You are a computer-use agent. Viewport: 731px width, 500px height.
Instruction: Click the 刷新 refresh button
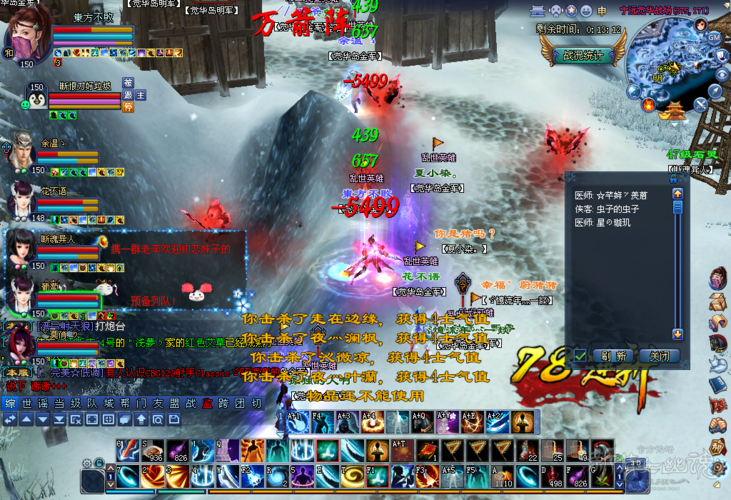coord(614,356)
